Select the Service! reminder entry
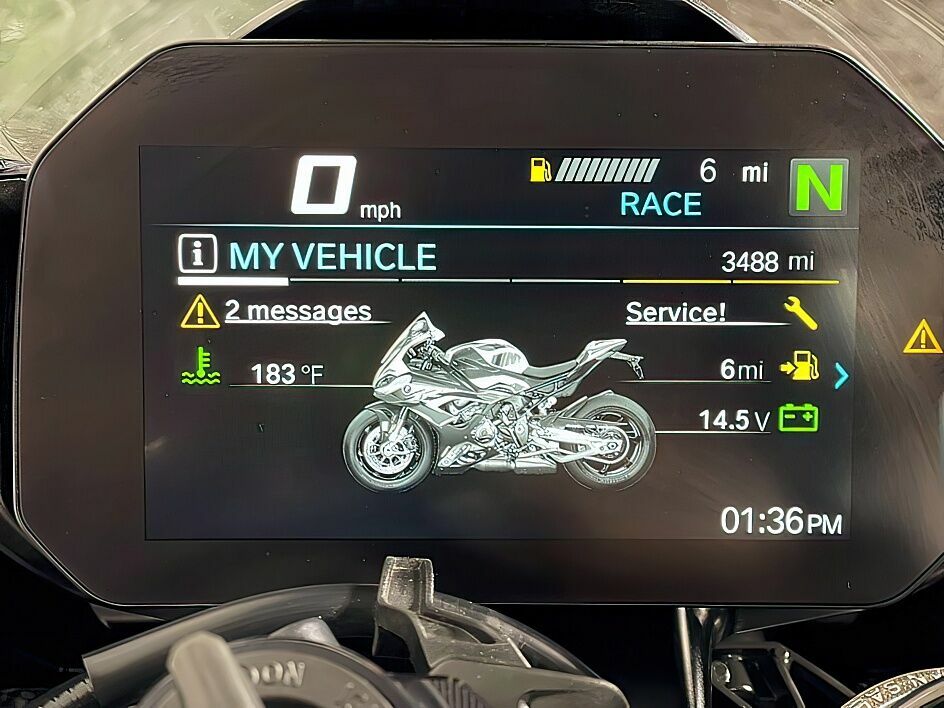The image size is (944, 708). [676, 312]
